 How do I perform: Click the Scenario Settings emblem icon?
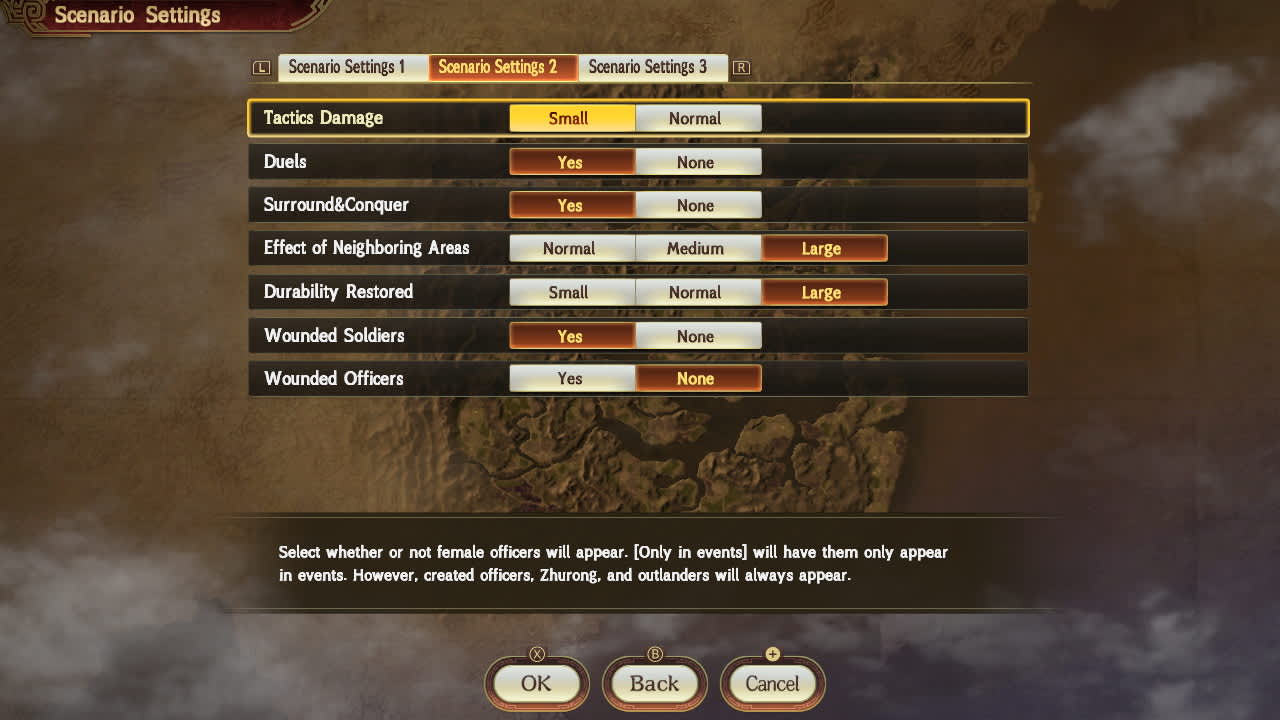coord(25,15)
